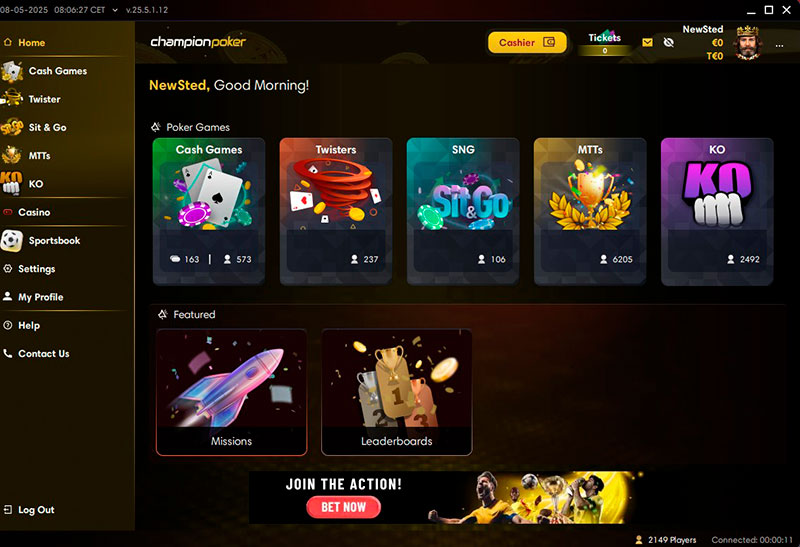The image size is (800, 547).
Task: Click the Bet Now banner button
Action: [343, 507]
